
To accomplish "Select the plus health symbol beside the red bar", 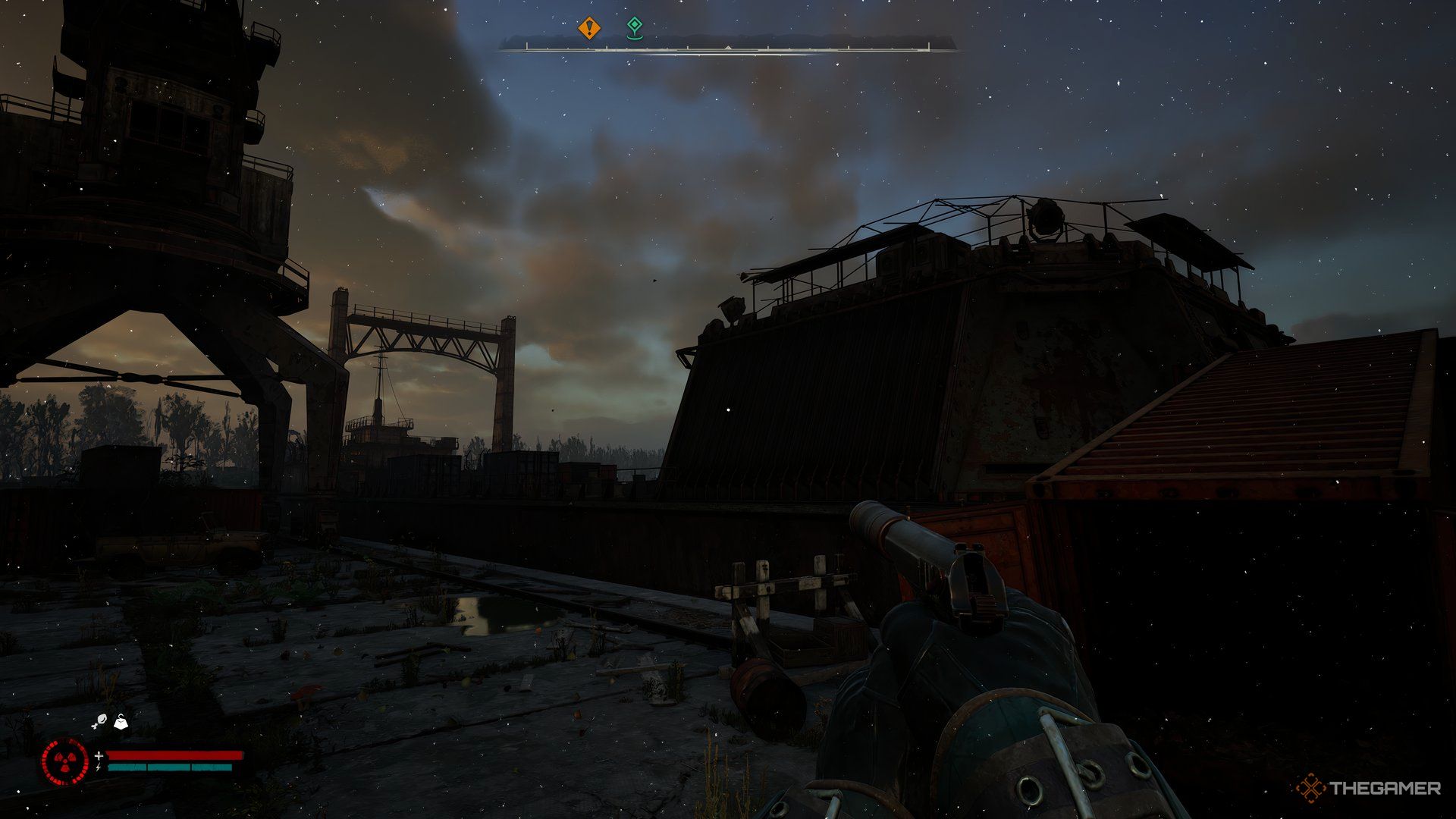I will [99, 755].
